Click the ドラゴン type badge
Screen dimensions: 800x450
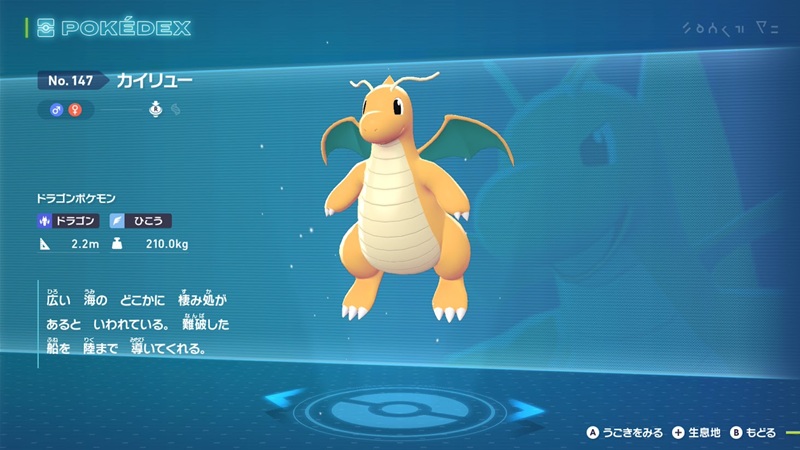(x=69, y=221)
